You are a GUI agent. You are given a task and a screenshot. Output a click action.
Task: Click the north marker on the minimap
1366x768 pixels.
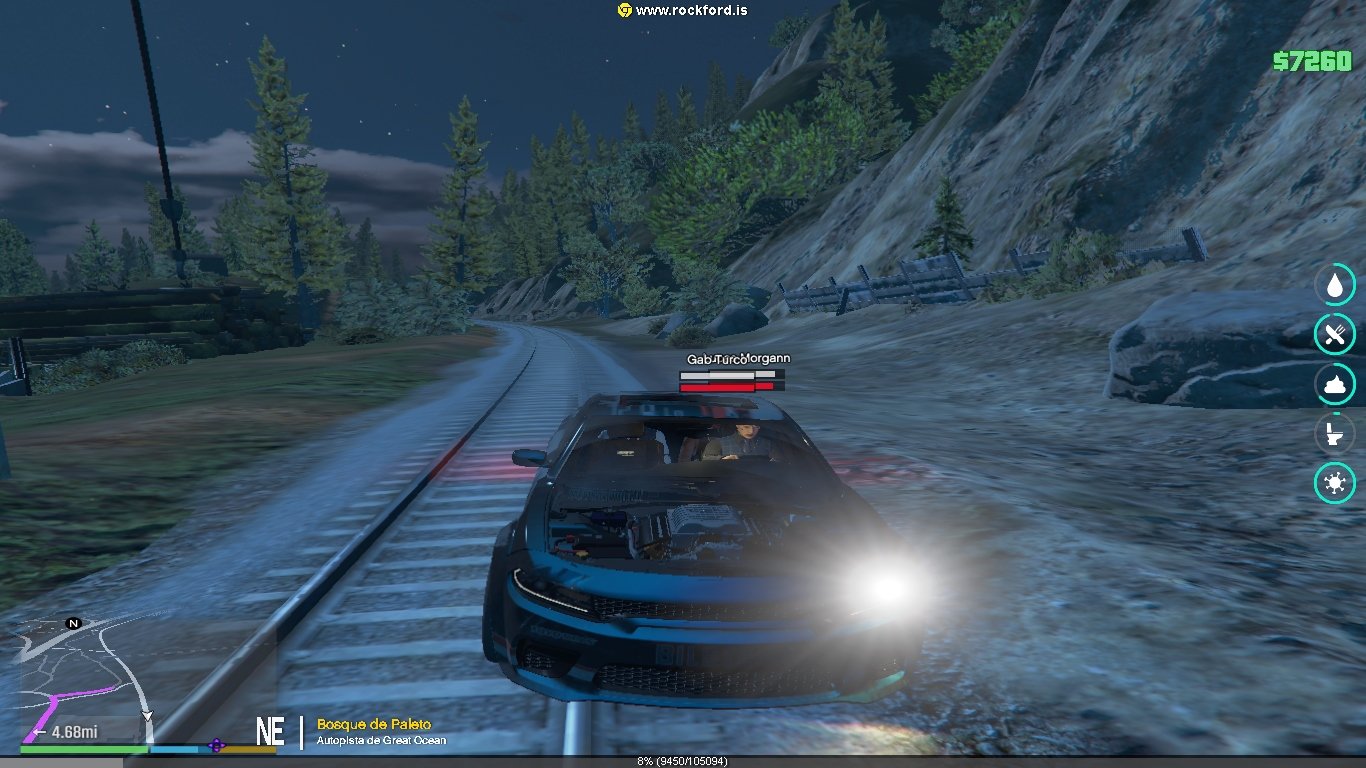pos(73,623)
